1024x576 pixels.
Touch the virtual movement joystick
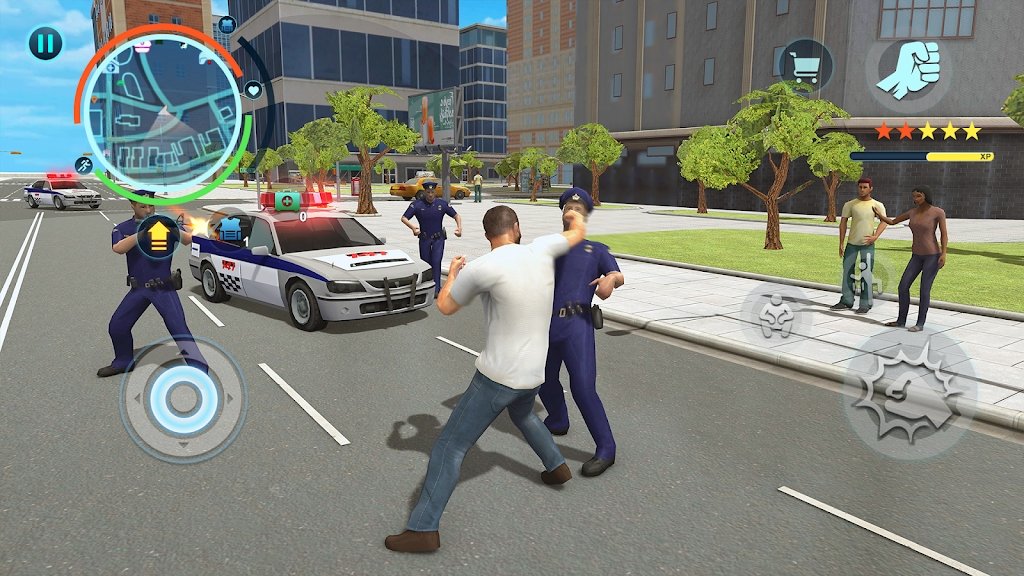(182, 399)
